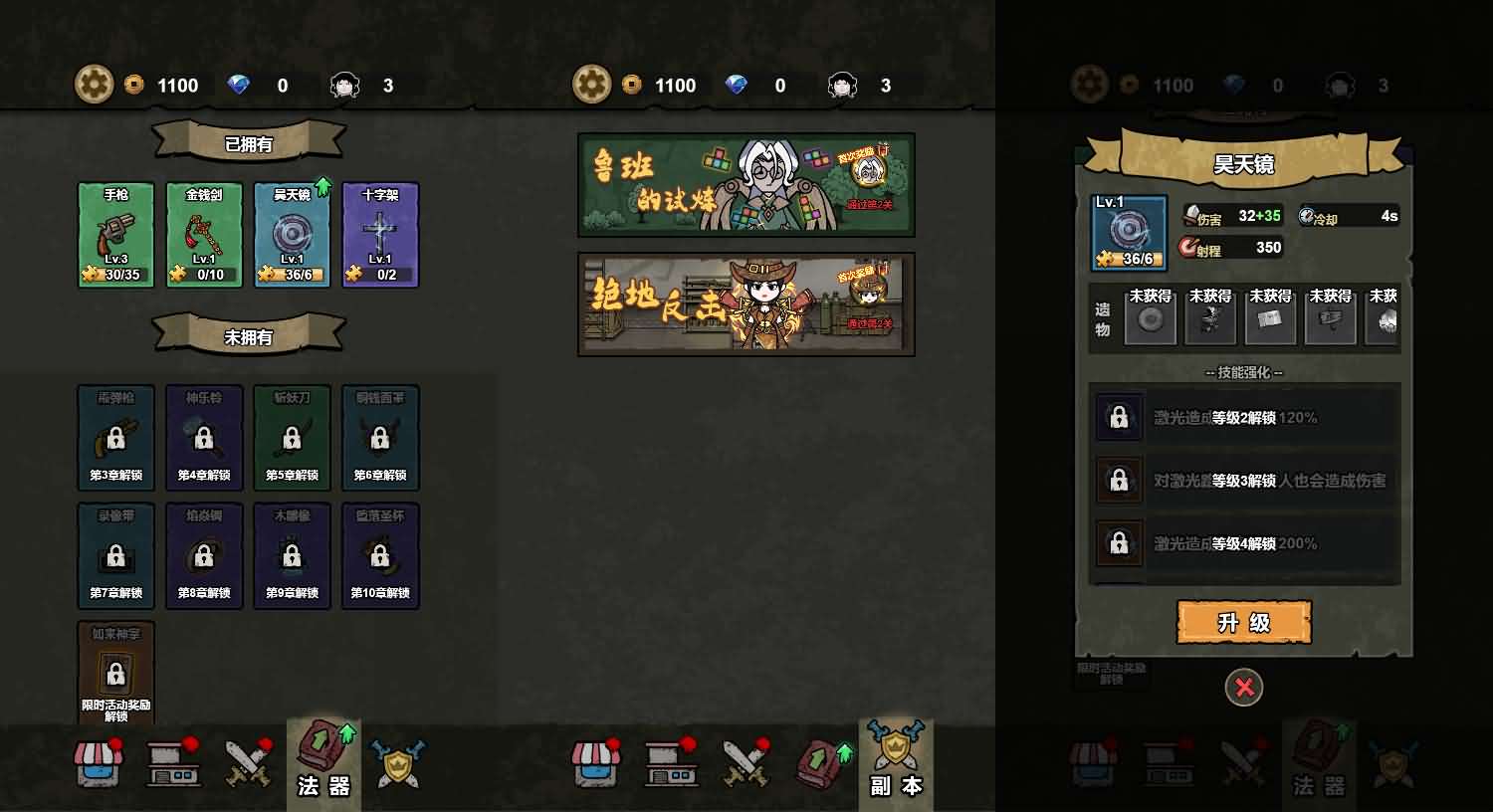The image size is (1493, 812).
Task: Open the 绝地反击 stage banner
Action: [x=746, y=304]
